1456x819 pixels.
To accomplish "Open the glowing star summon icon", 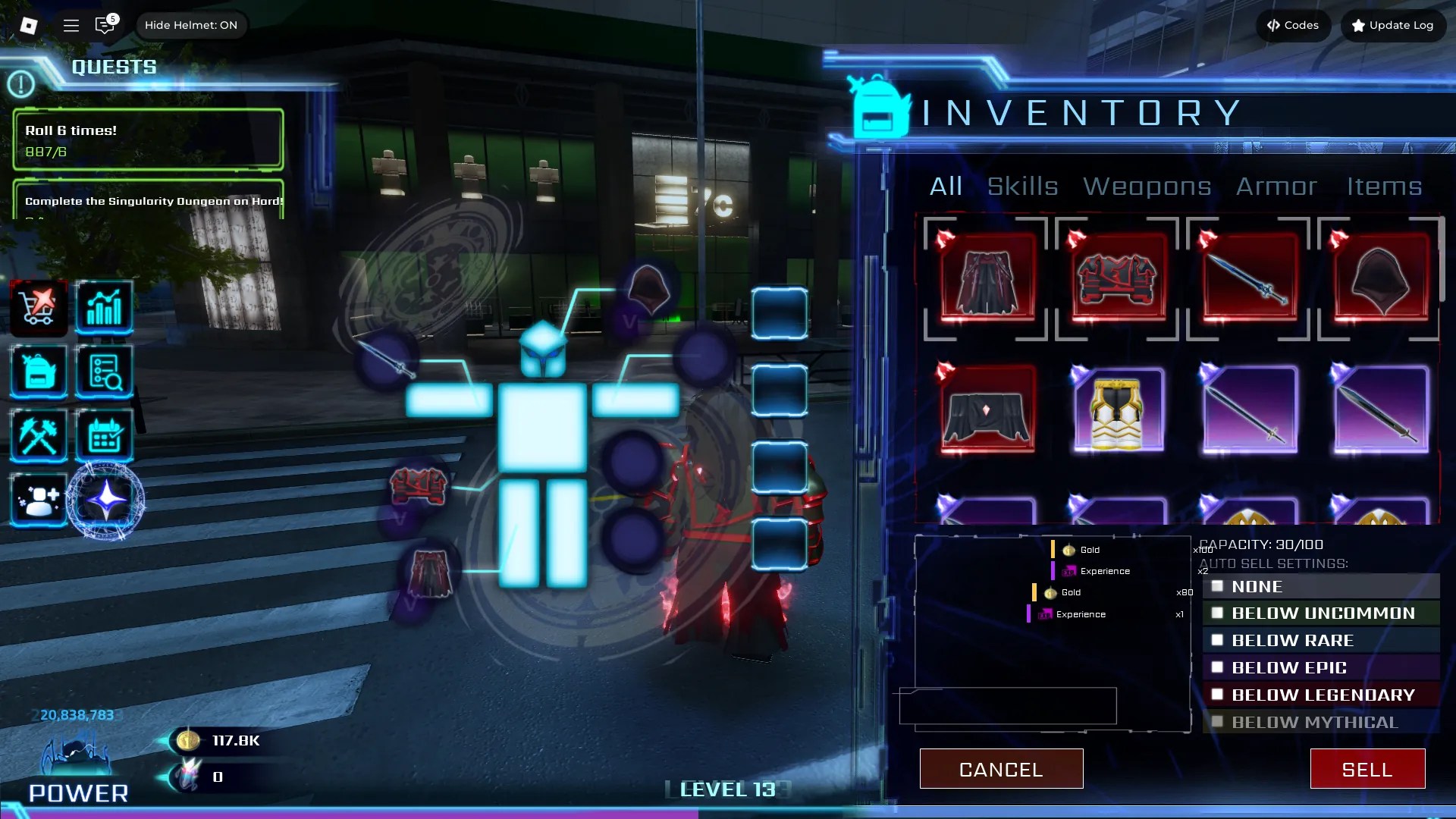I will click(x=105, y=498).
